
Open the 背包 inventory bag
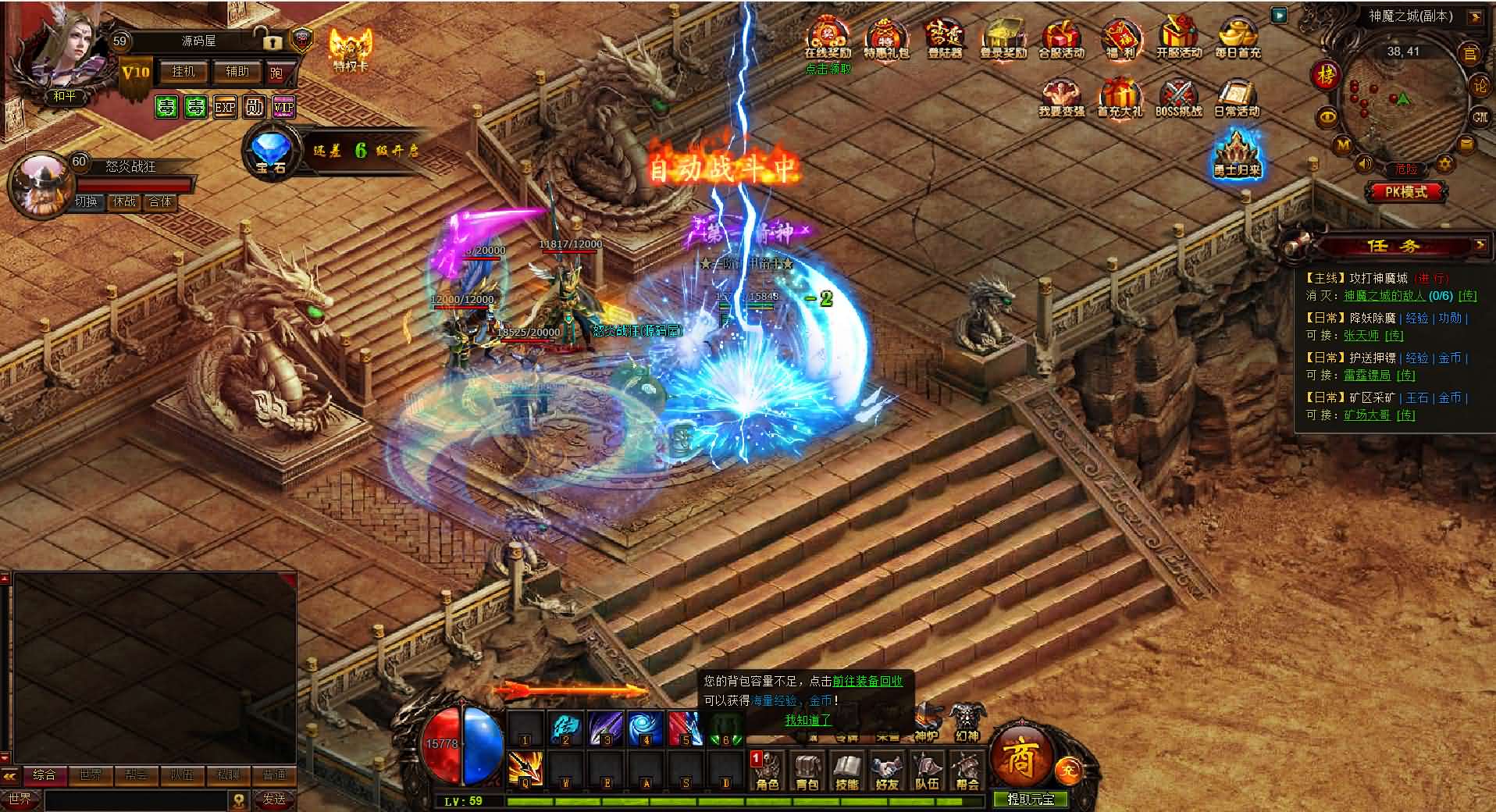point(807,771)
